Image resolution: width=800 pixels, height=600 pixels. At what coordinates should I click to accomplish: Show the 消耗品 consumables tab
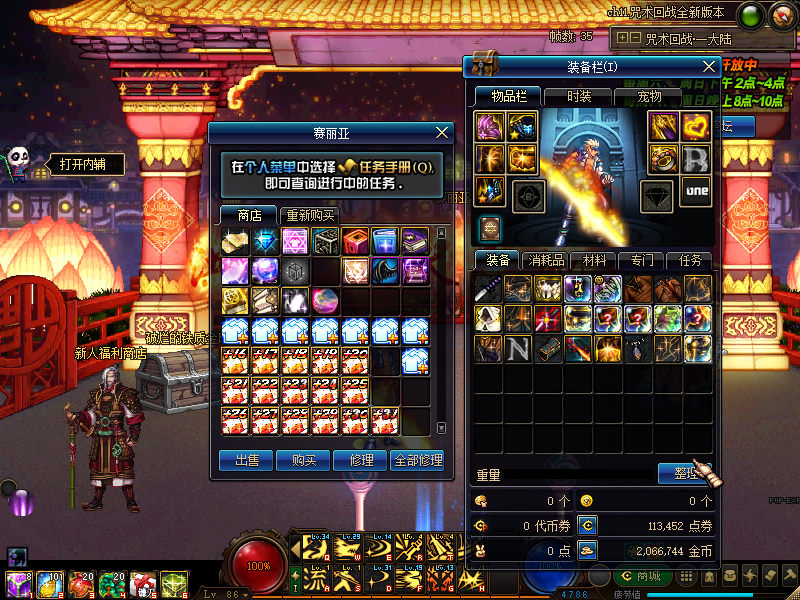(545, 260)
